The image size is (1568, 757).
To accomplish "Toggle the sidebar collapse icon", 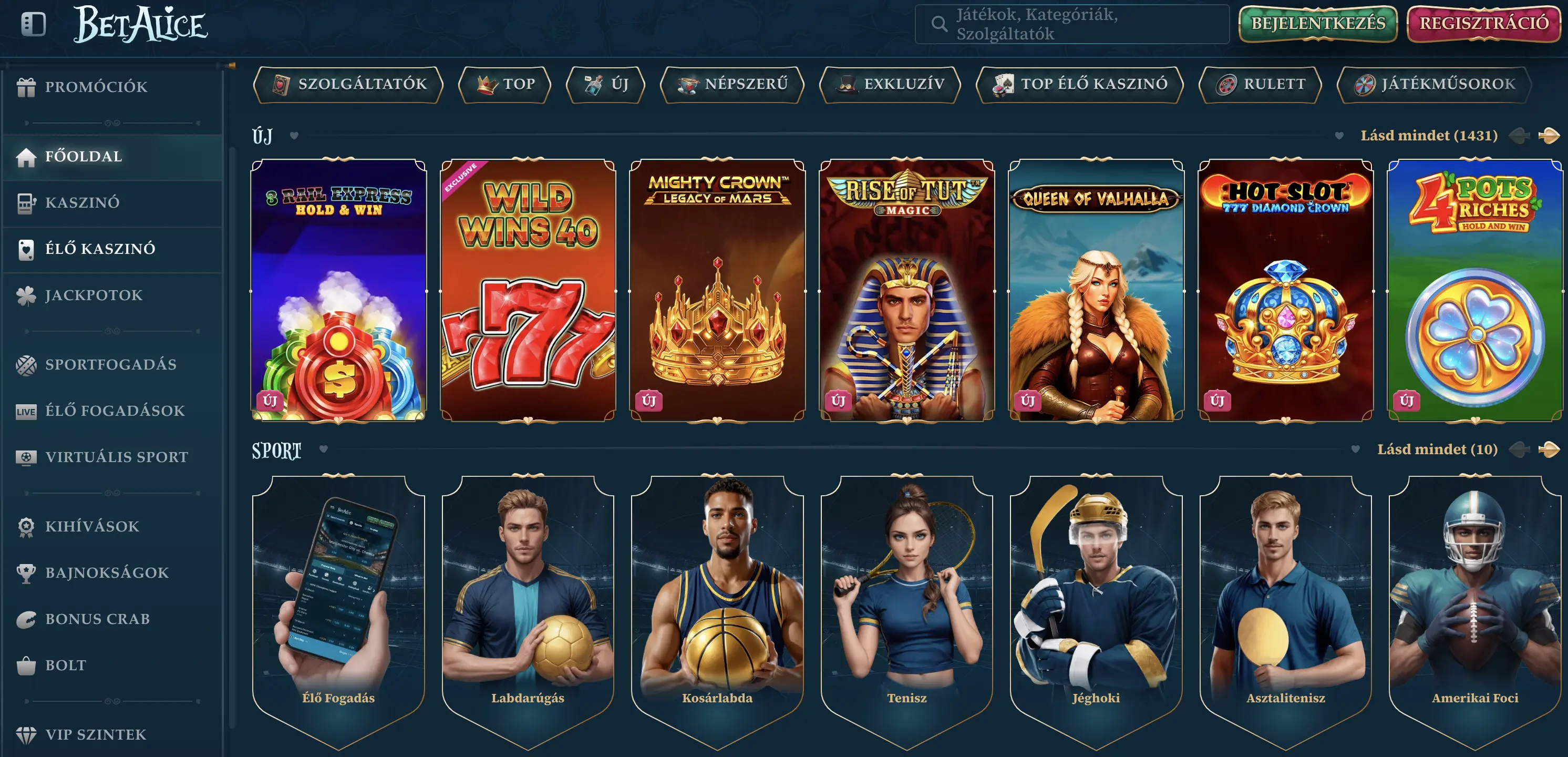I will (x=34, y=24).
